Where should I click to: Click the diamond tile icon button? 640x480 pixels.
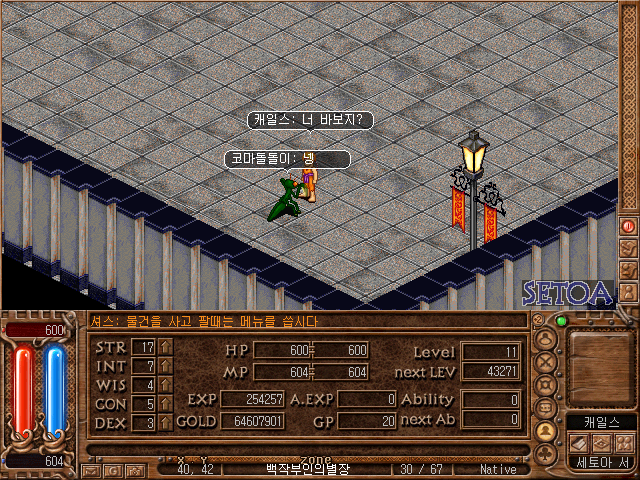point(602,442)
